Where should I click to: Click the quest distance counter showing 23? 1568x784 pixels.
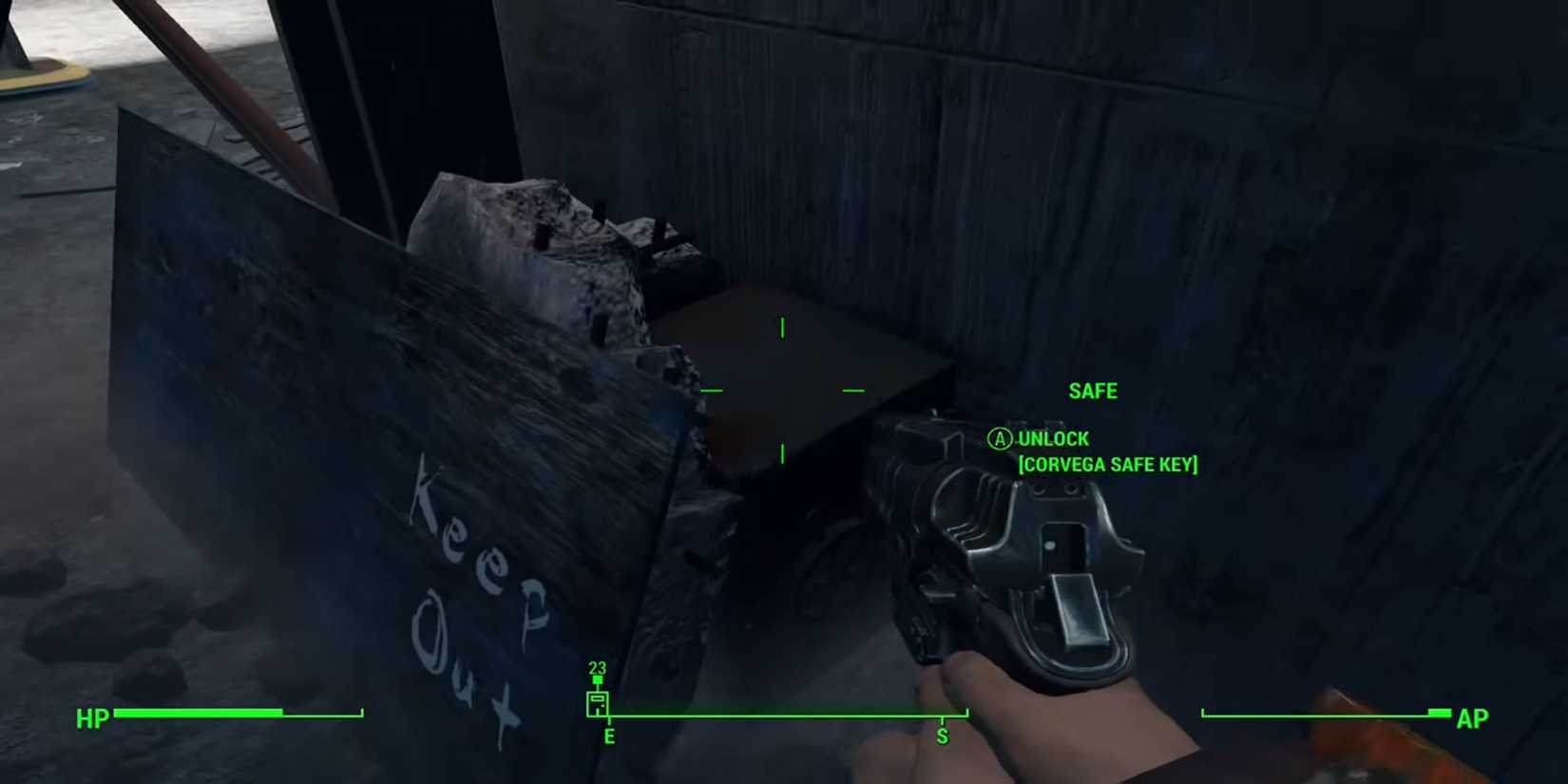click(x=597, y=669)
